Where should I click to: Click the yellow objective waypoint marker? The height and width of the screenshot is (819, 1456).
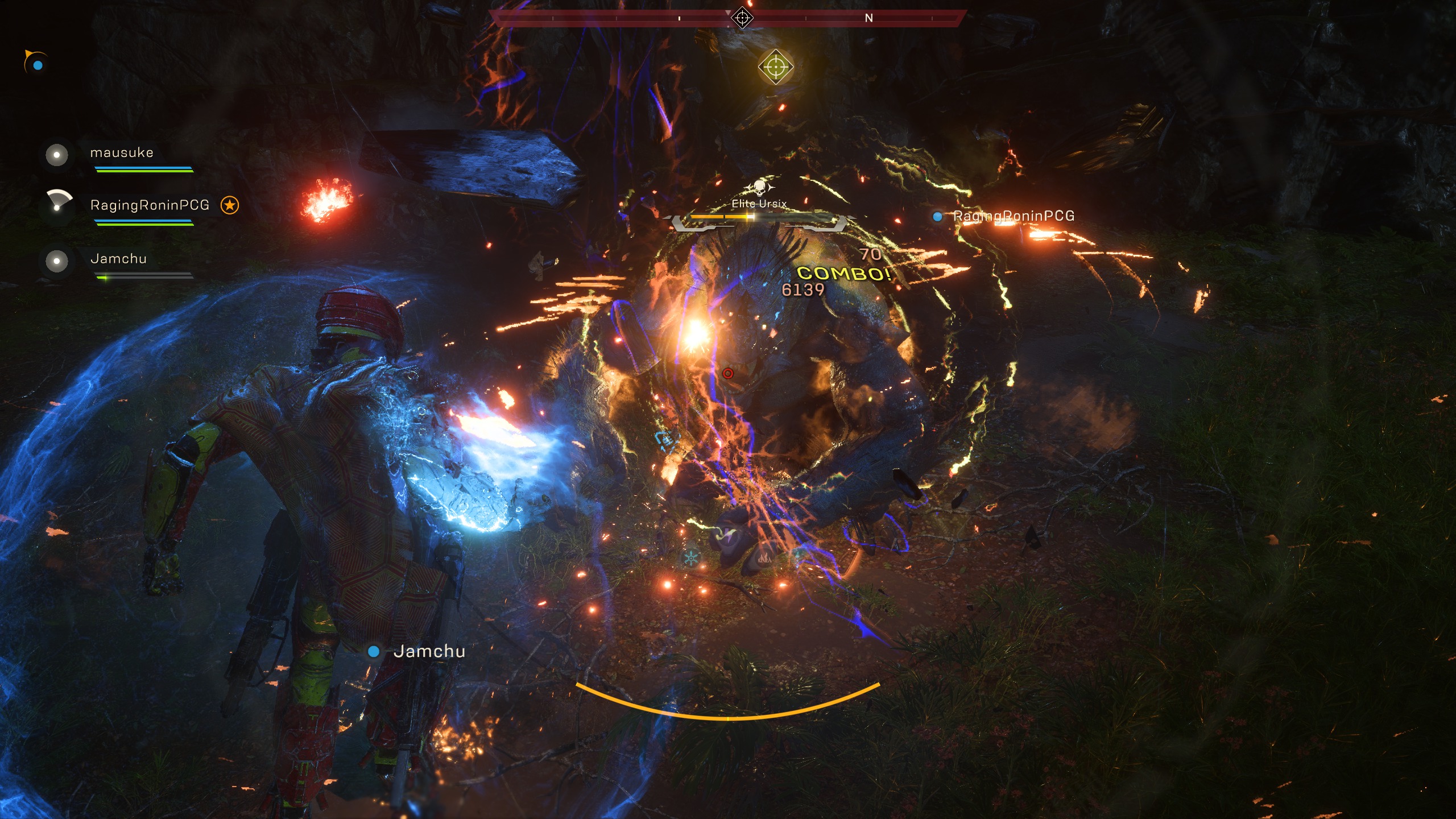pos(775,68)
